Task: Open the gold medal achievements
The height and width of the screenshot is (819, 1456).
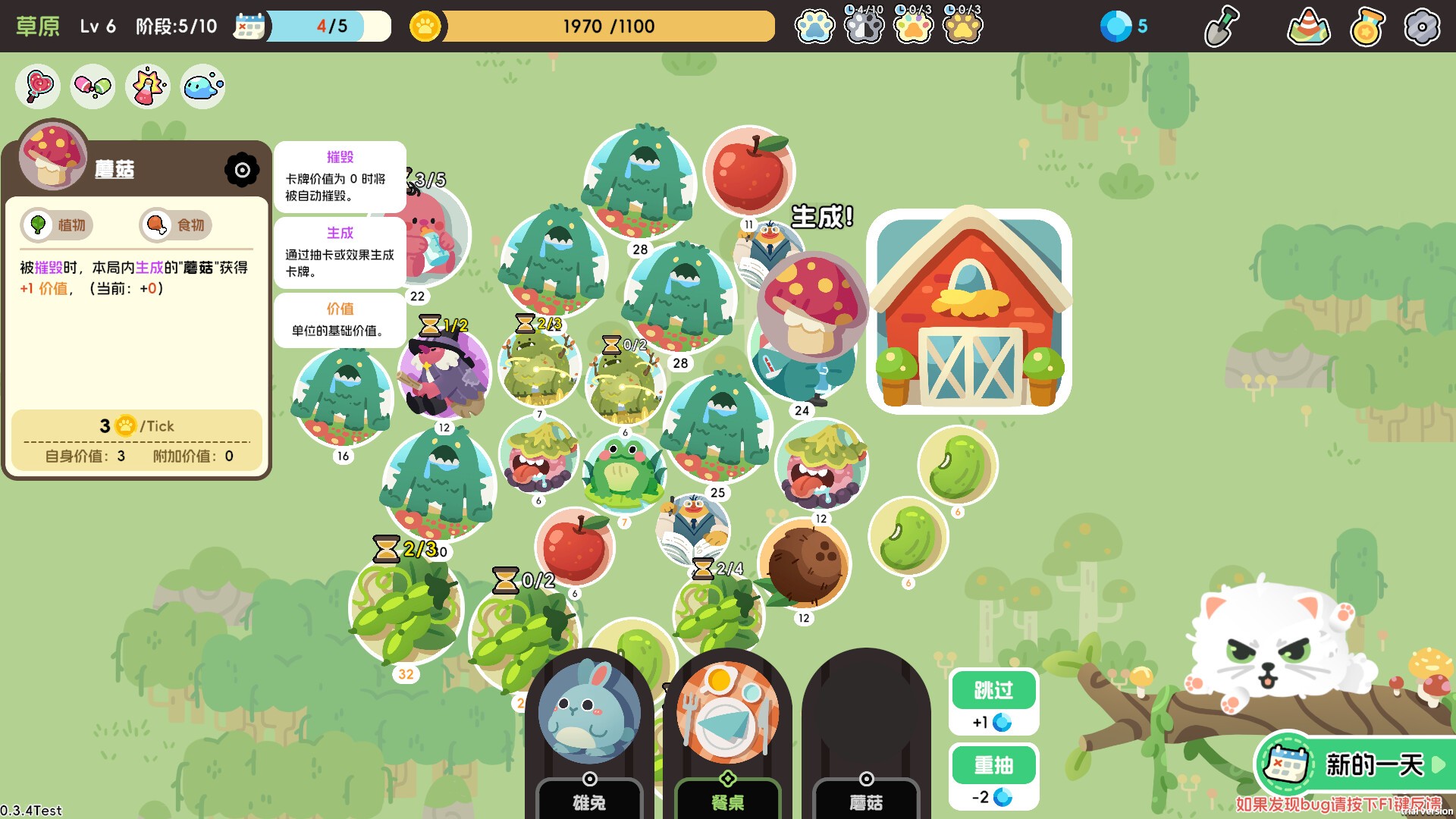Action: pos(1367,27)
